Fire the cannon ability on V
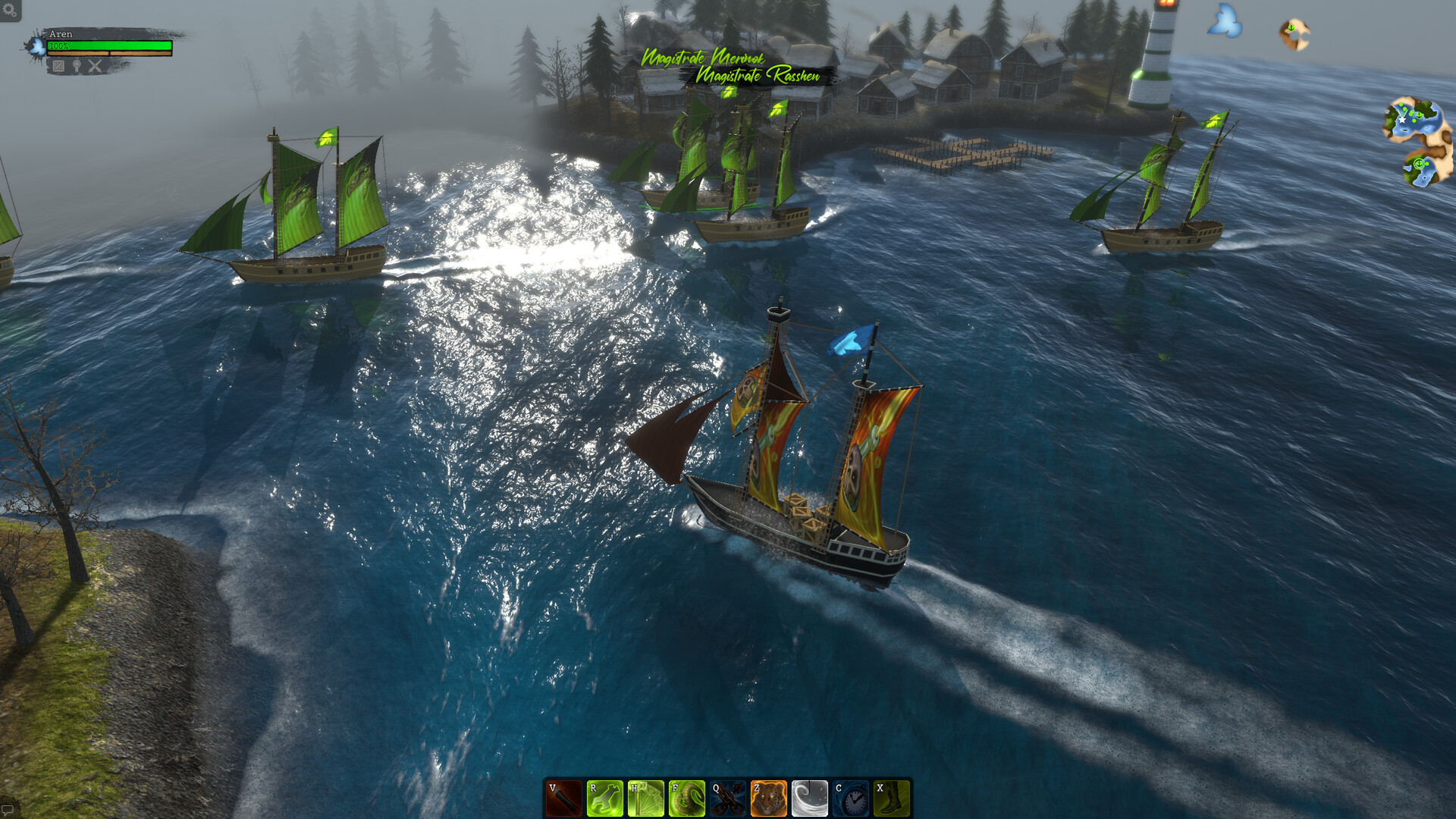1456x819 pixels. pyautogui.click(x=563, y=799)
